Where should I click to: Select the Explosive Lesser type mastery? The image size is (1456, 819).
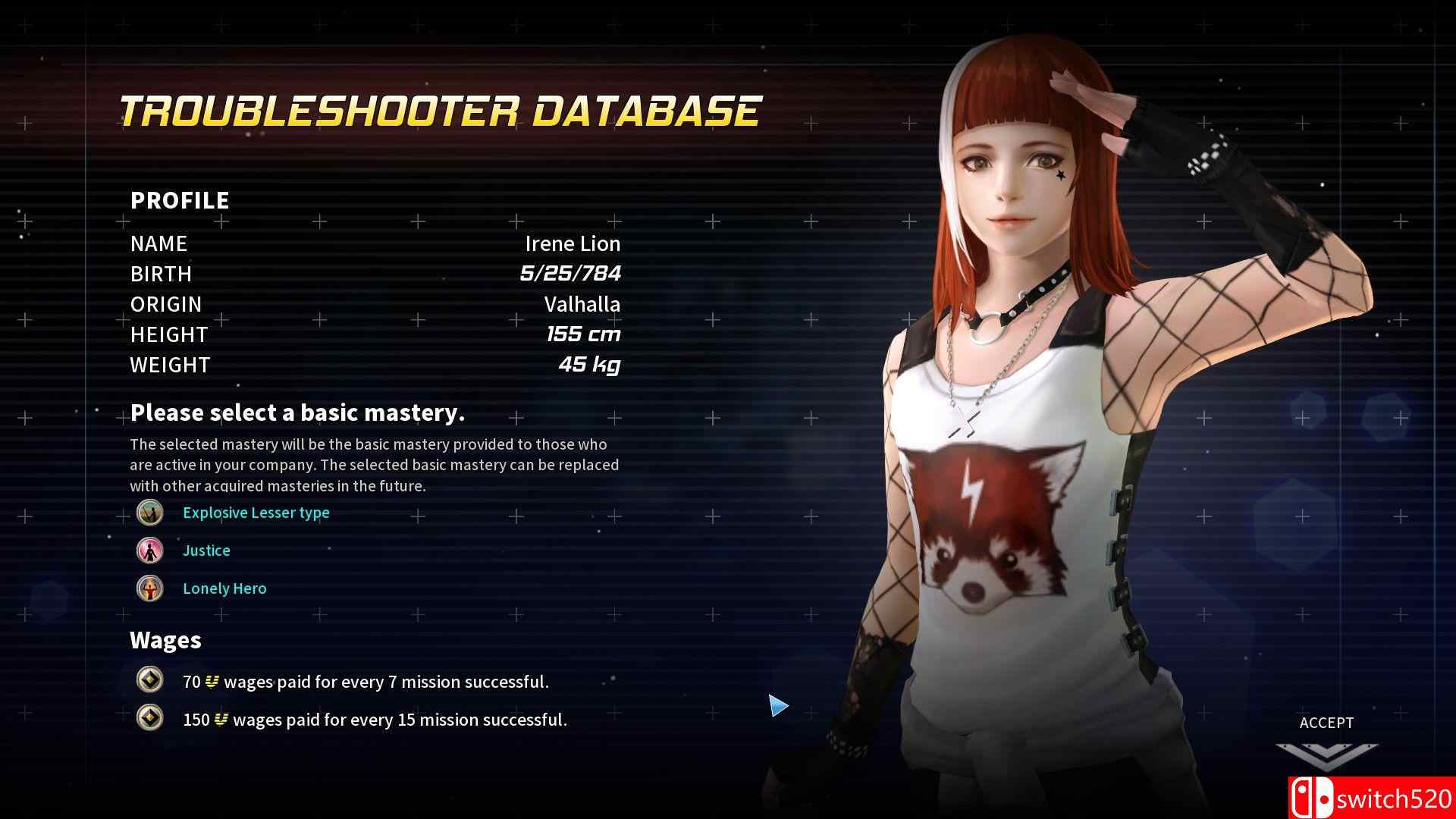point(256,513)
